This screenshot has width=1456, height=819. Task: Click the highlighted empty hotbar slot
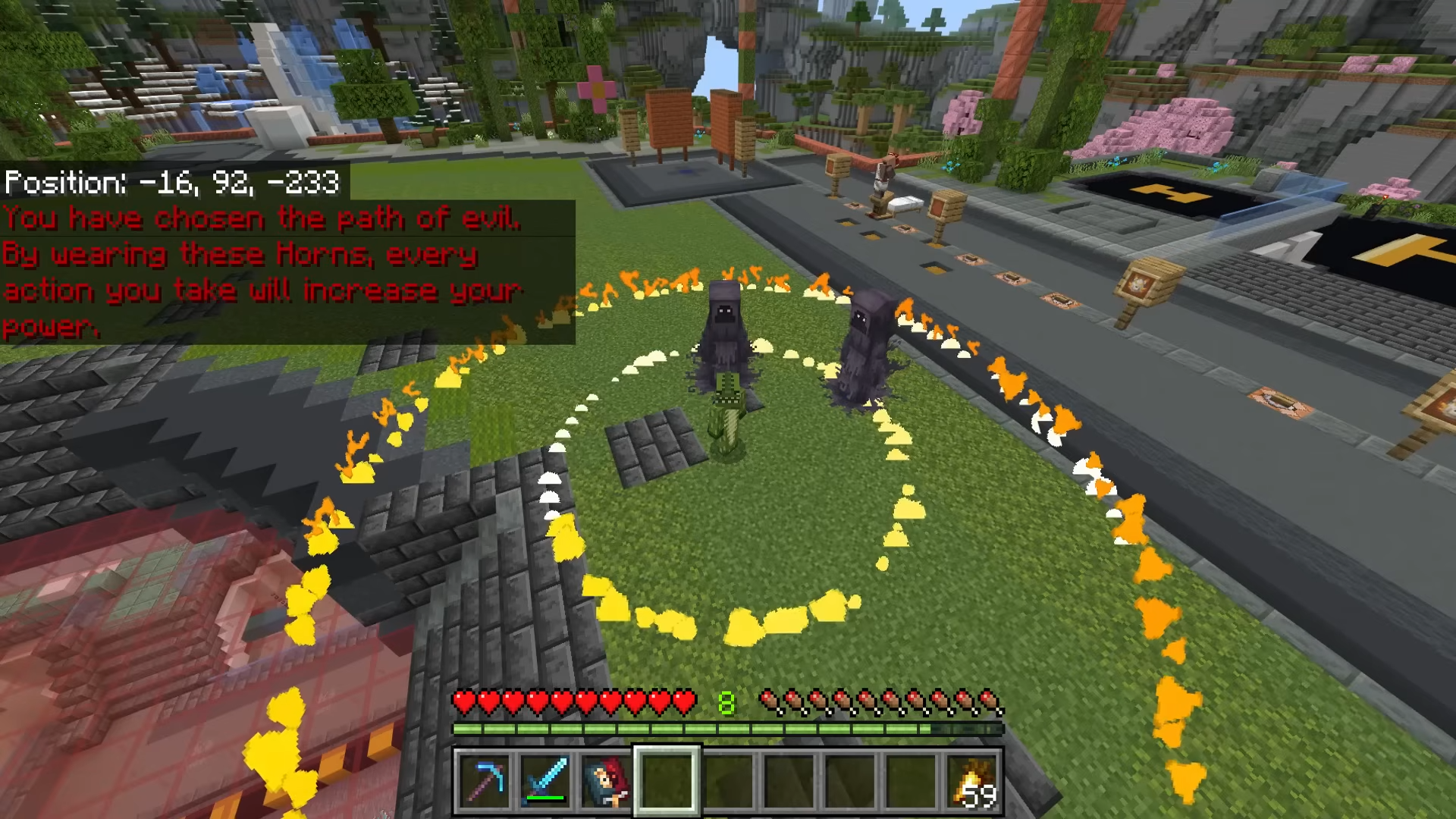[667, 780]
